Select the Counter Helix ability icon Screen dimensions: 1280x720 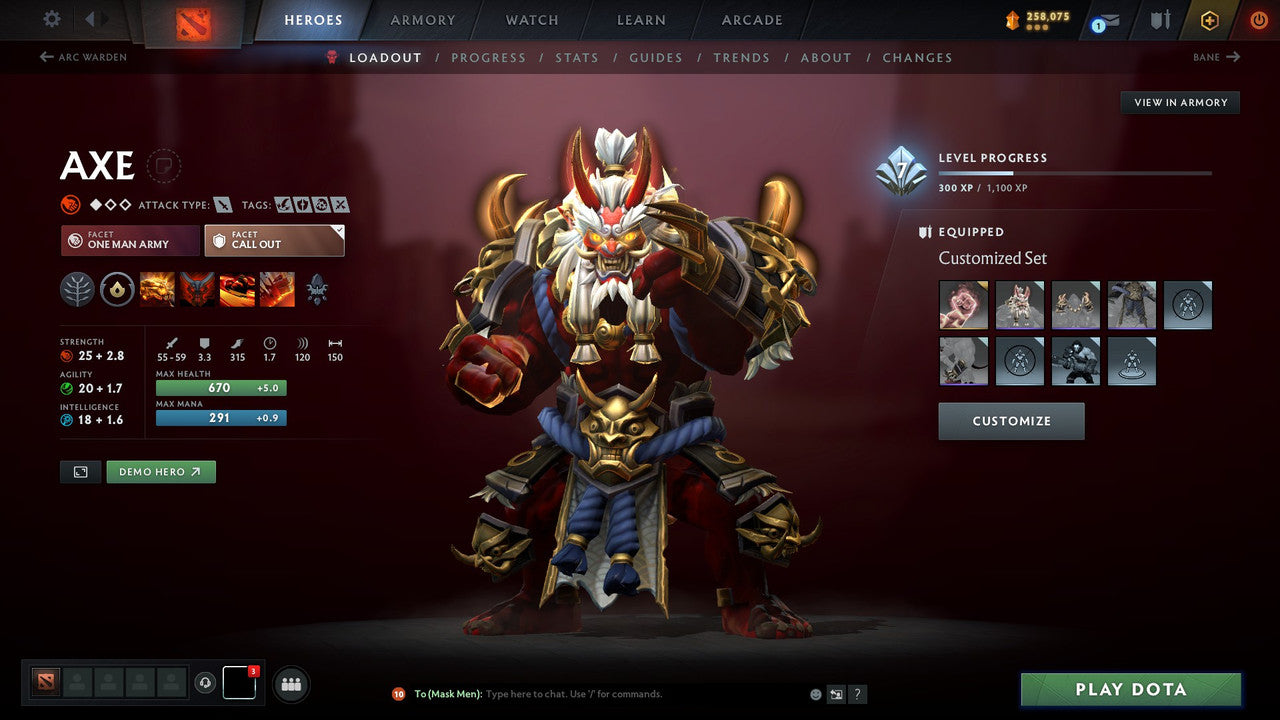(236, 289)
